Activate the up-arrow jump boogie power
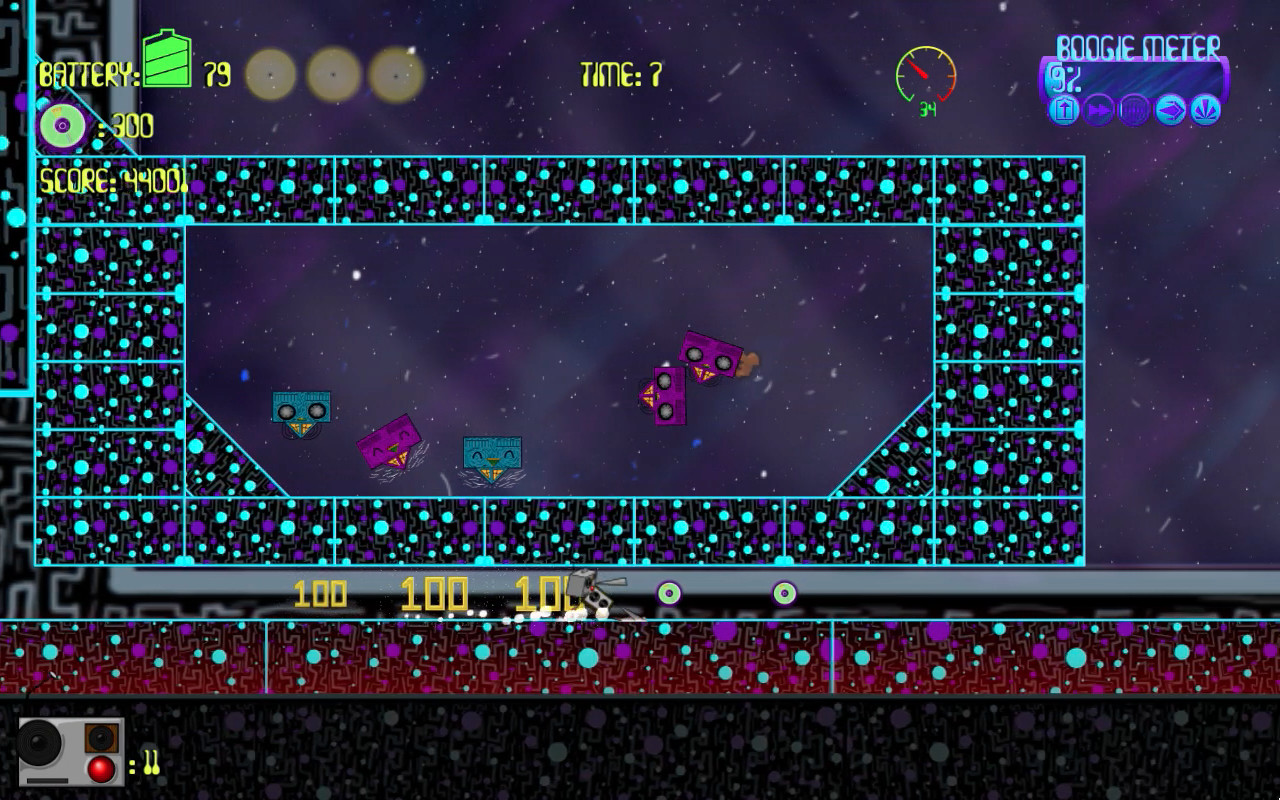1280x800 pixels. coord(1065,110)
